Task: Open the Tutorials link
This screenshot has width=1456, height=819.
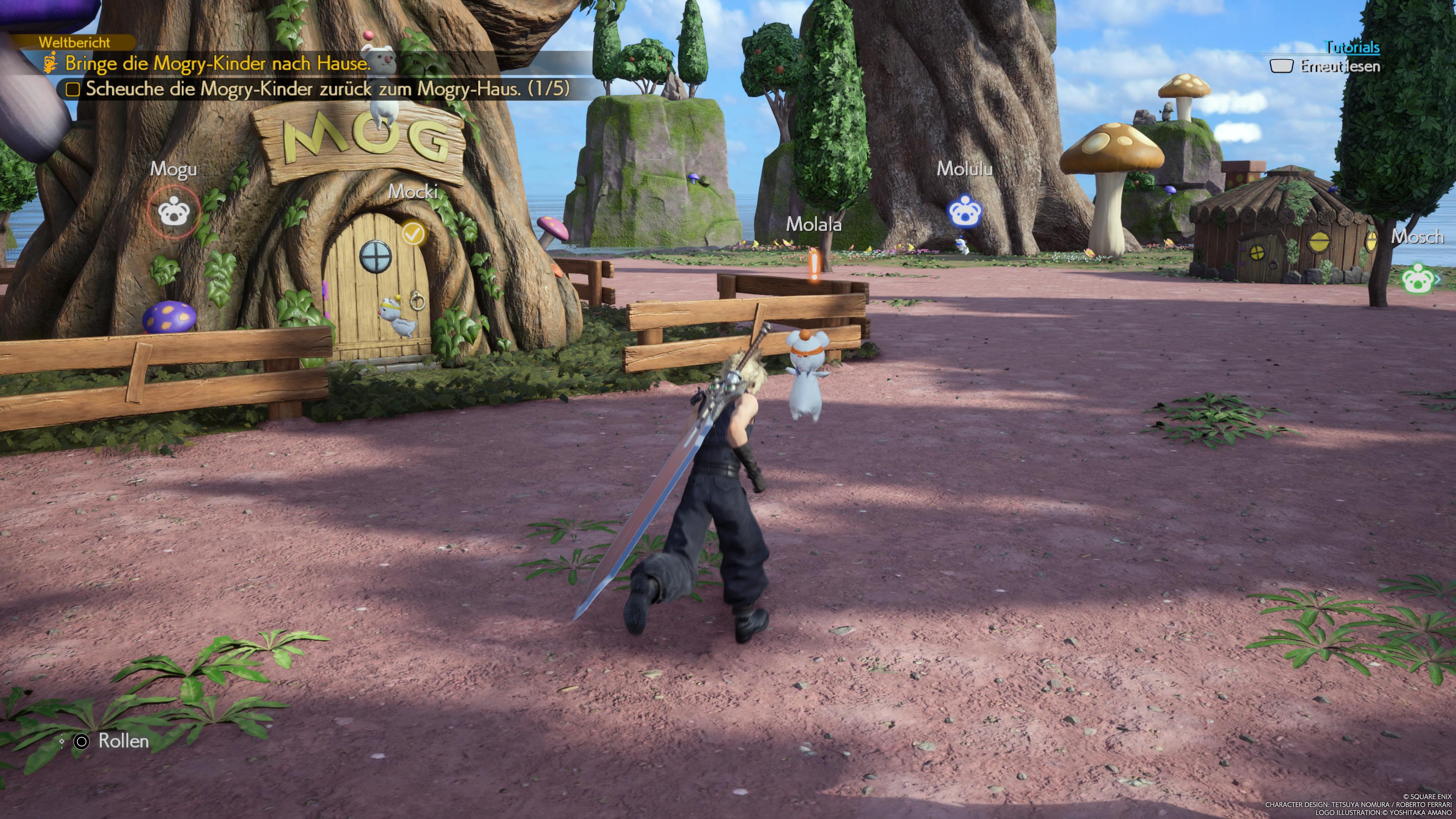Action: point(1352,47)
